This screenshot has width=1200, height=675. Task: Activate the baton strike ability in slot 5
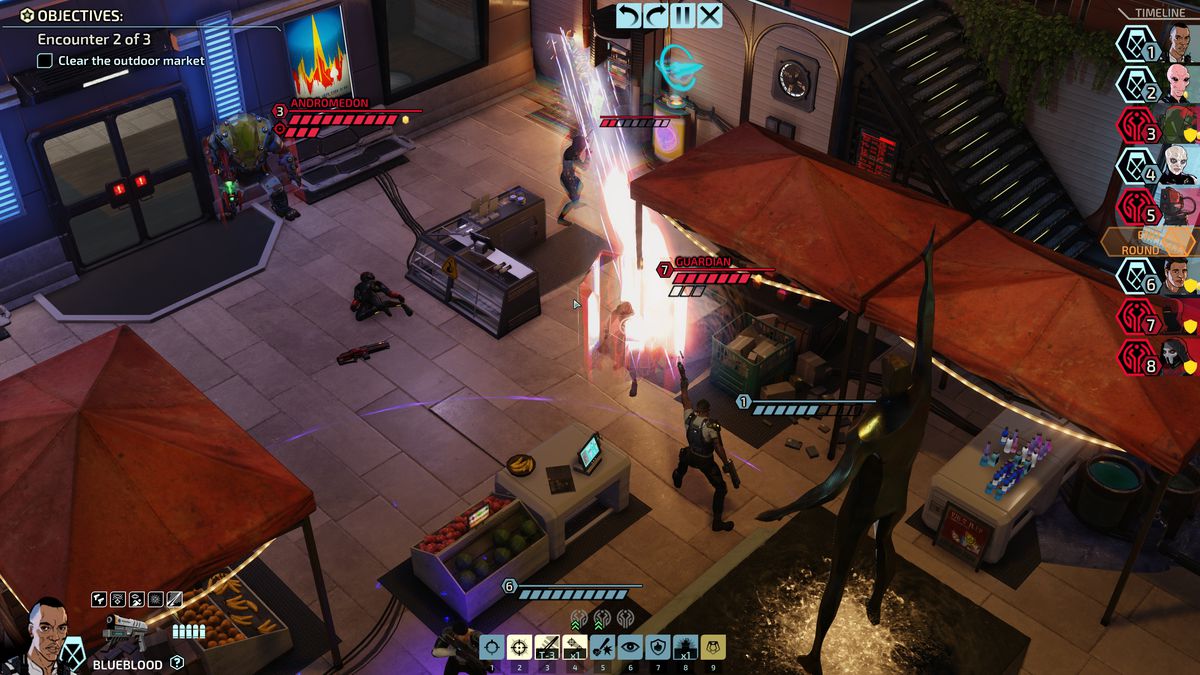(x=602, y=647)
